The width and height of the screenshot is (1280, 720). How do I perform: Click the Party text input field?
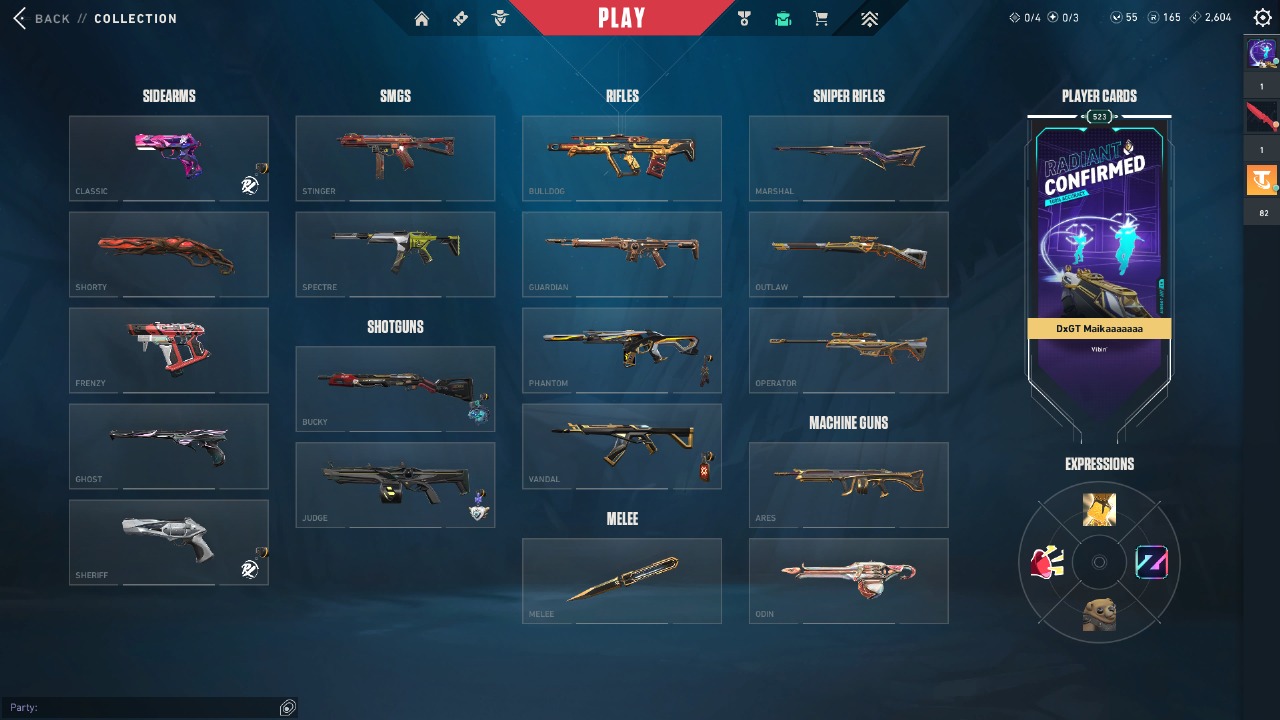[150, 707]
